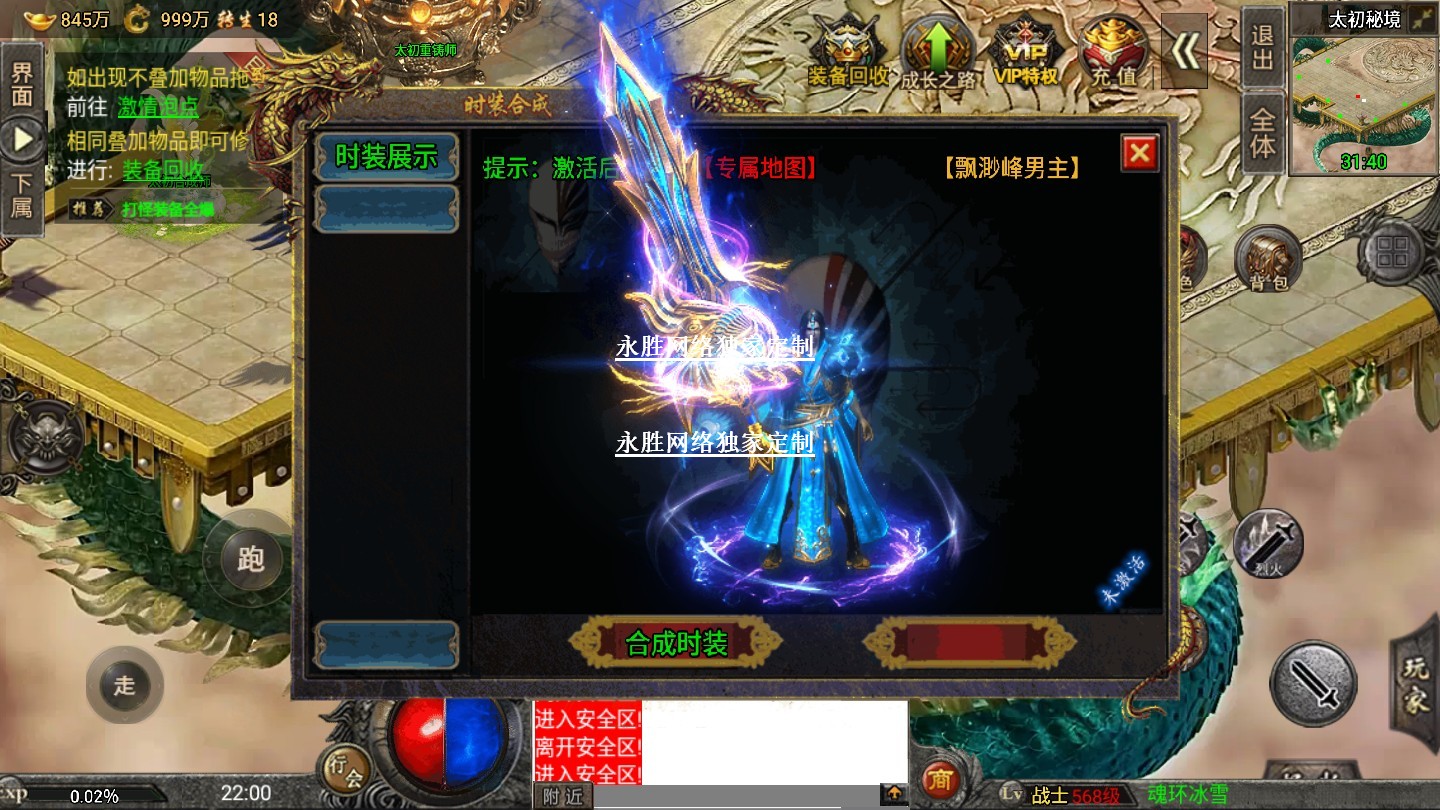Open VIP特权 privileges
This screenshot has width=1440, height=810.
point(1027,54)
